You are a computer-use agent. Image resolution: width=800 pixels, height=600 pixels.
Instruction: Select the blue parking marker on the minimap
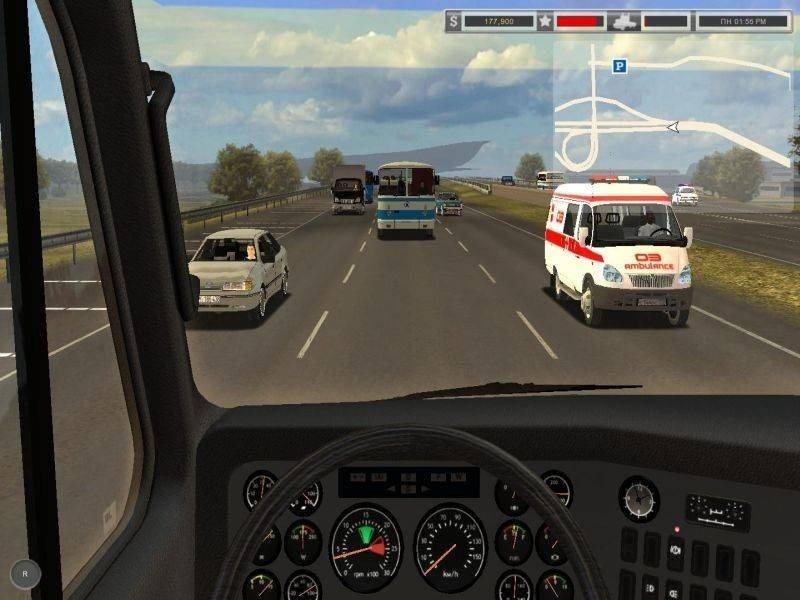(x=620, y=65)
